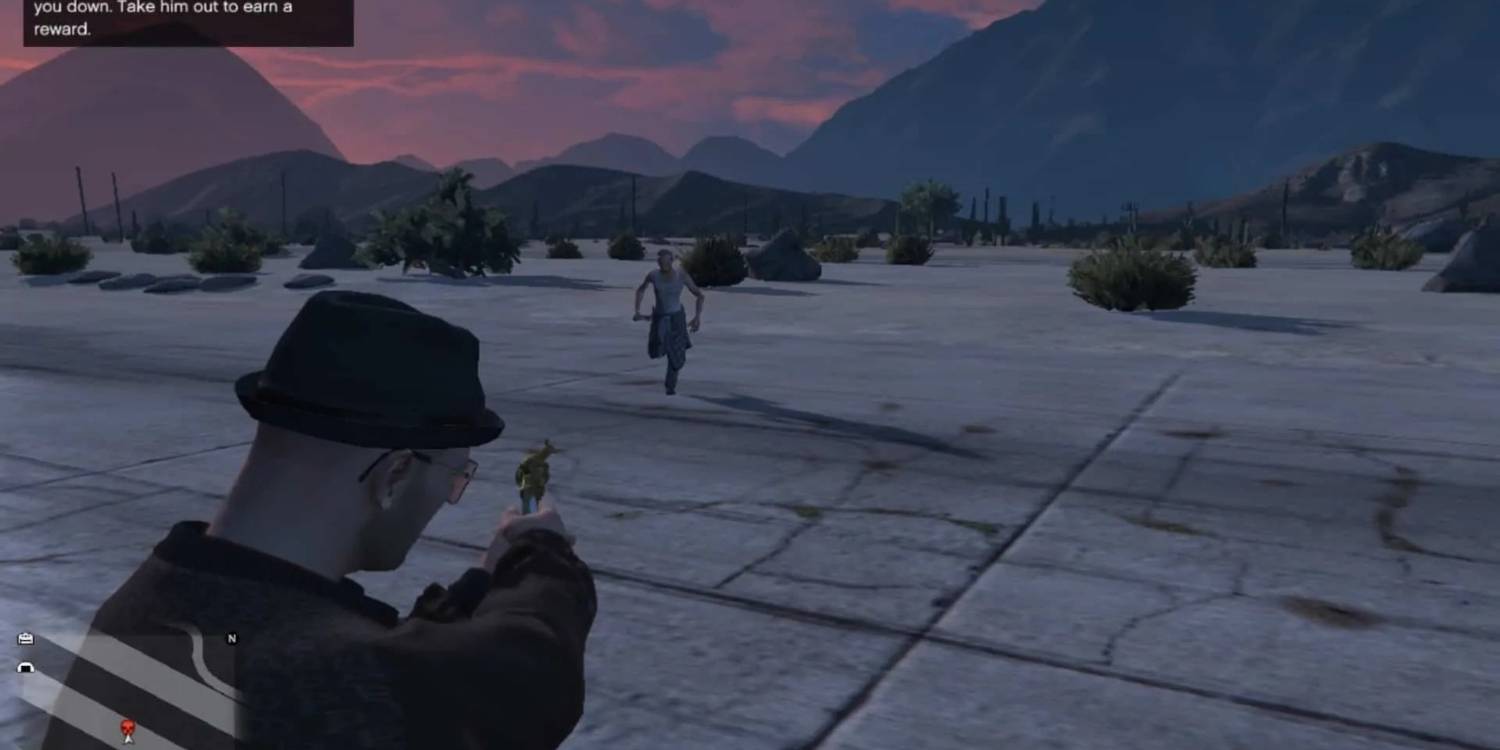
Task: Click the N compass indicator on the minimap
Action: tap(232, 638)
